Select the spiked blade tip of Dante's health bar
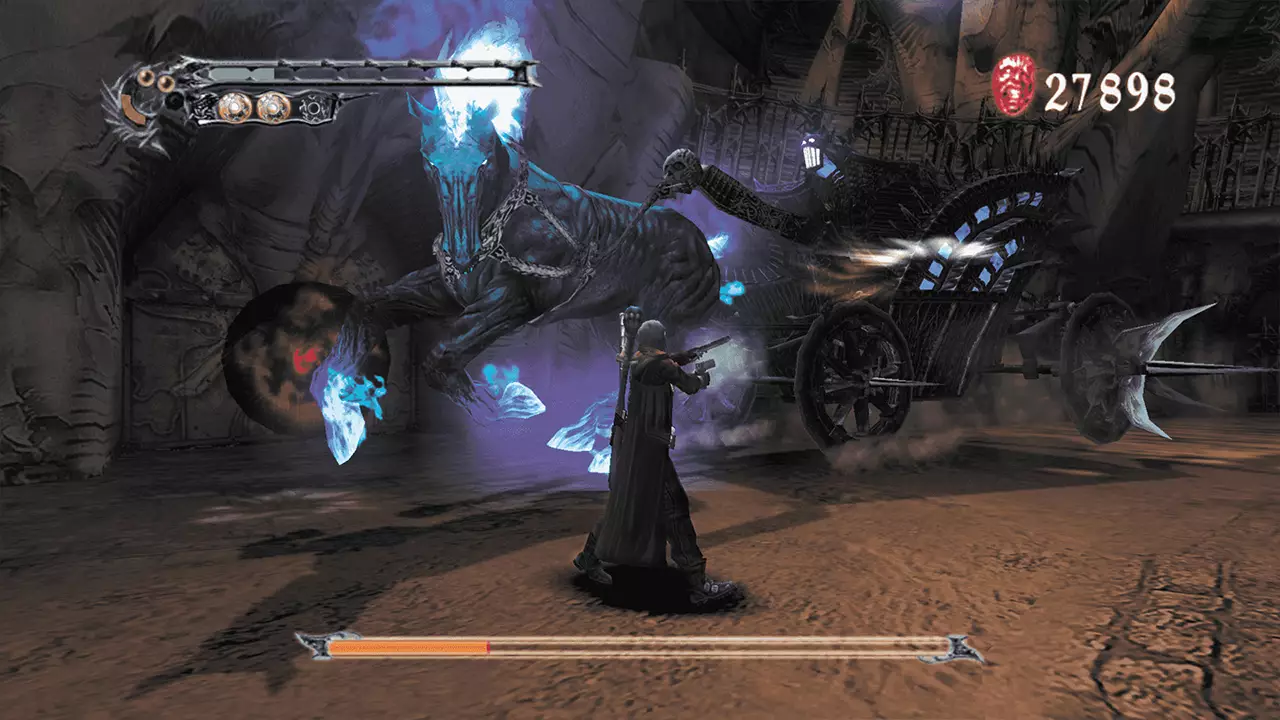The height and width of the screenshot is (720, 1280). click(x=528, y=72)
